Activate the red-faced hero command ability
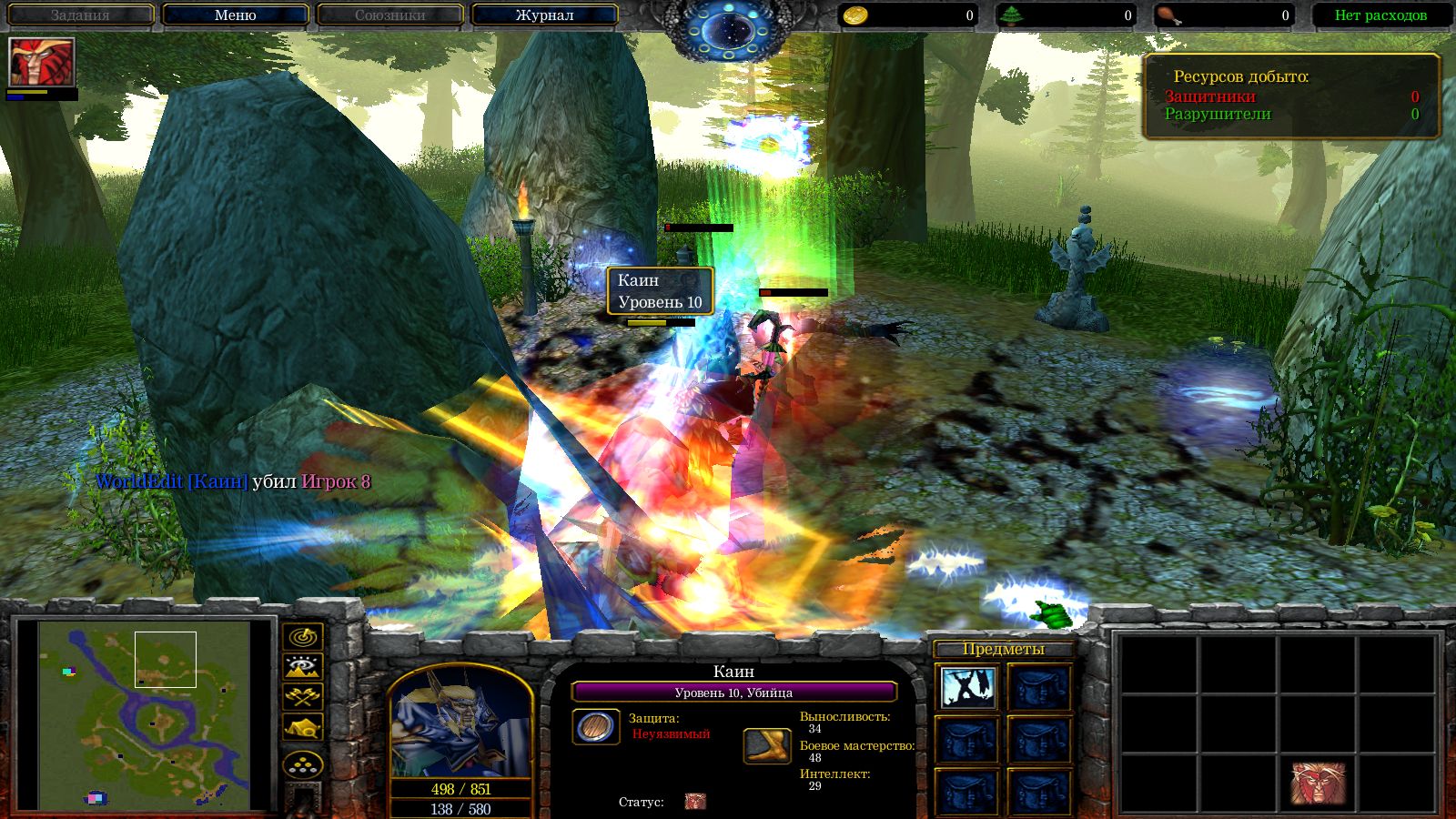This screenshot has width=1456, height=819. [1318, 784]
